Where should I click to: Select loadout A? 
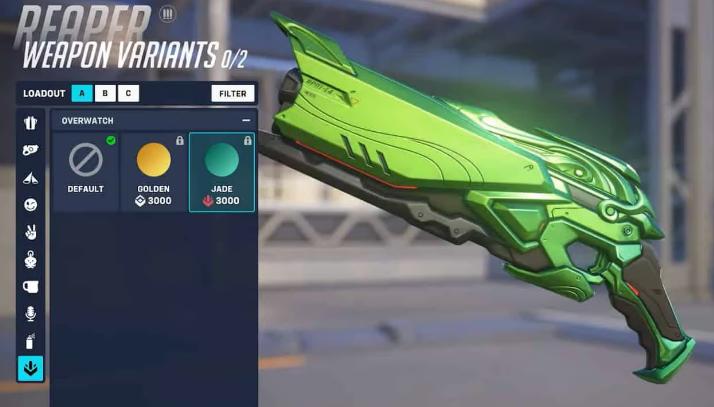[82, 93]
